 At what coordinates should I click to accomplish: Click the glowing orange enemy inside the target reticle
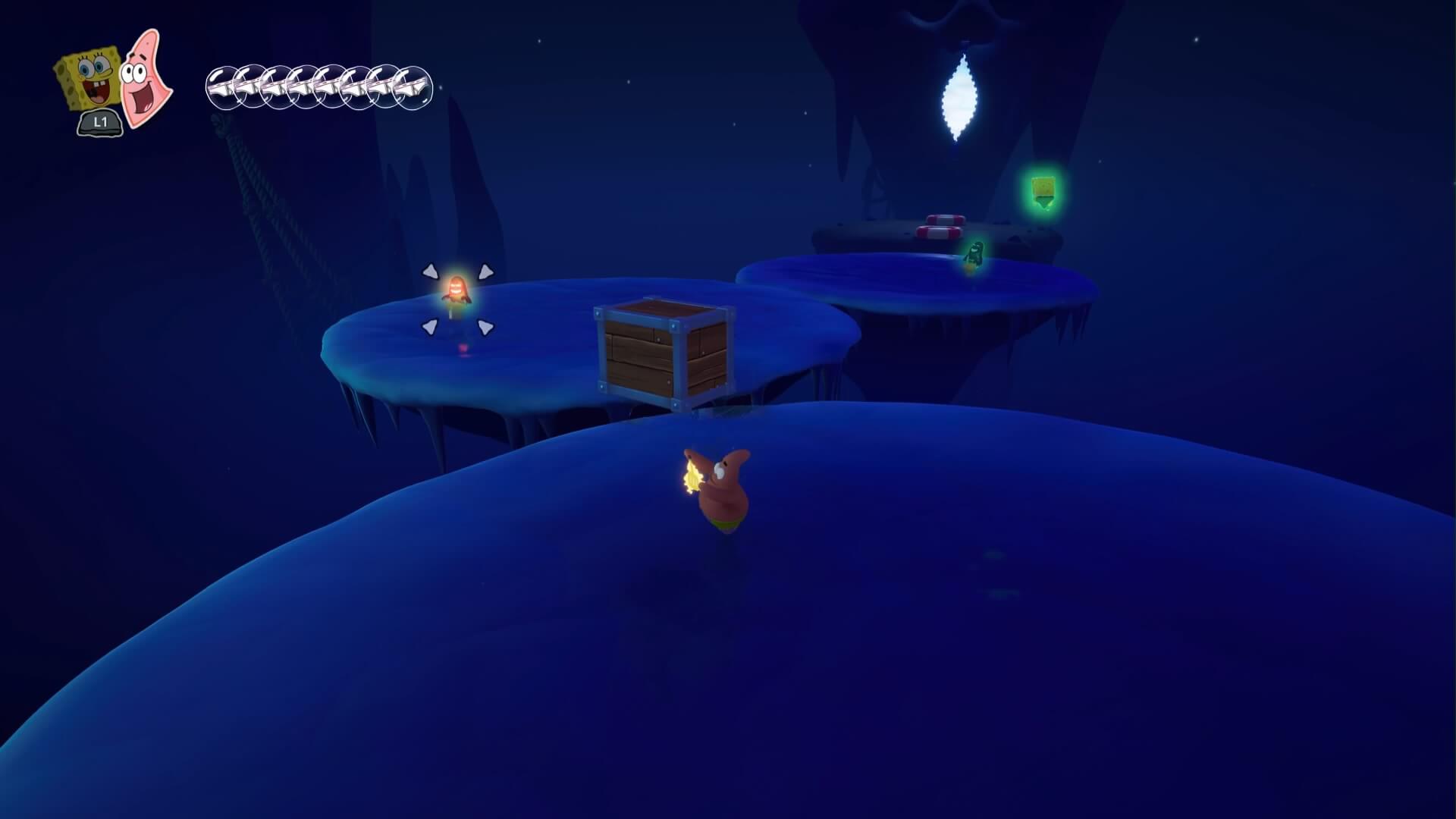457,295
